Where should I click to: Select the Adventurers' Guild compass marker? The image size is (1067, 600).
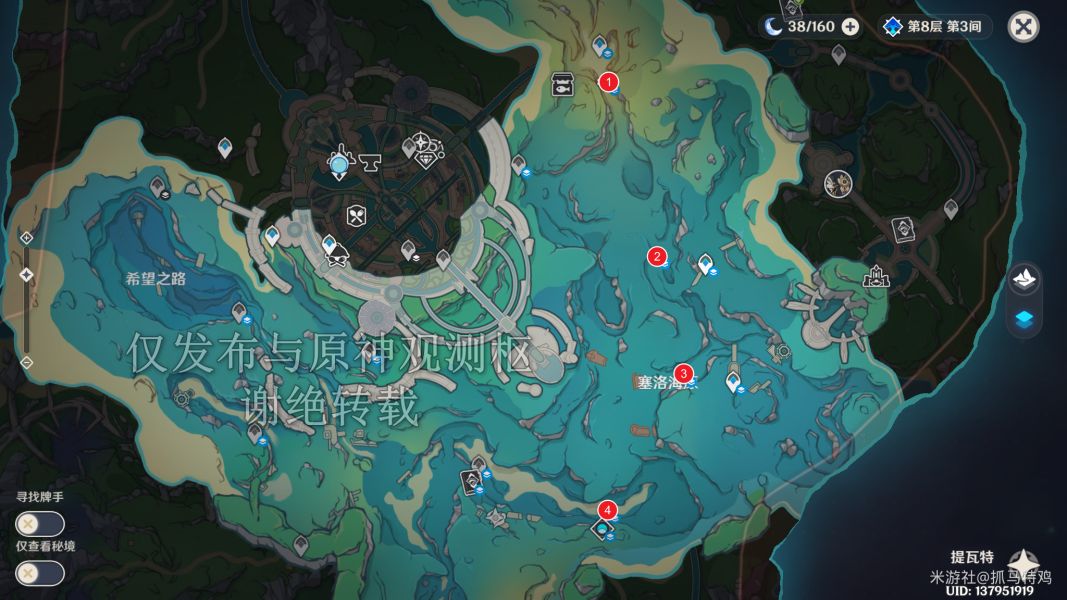click(x=424, y=143)
